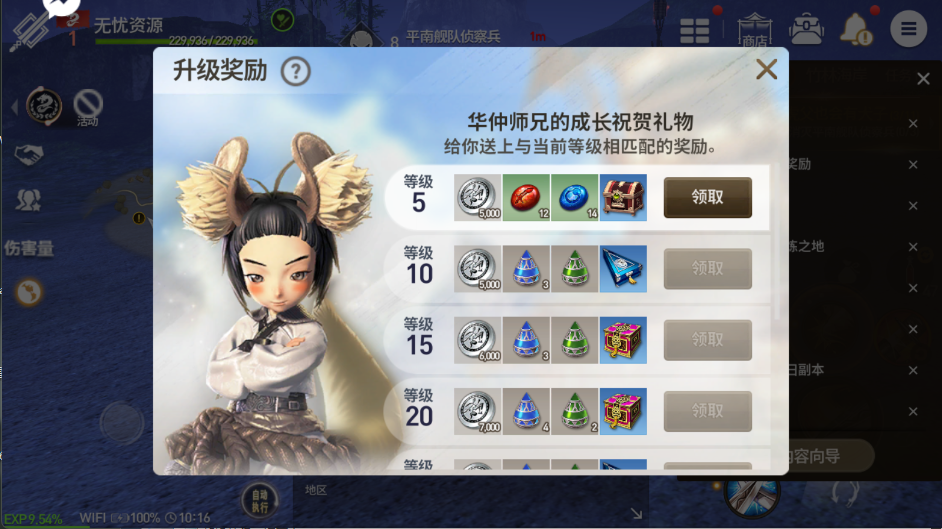Open the damage meter (伤害量)
Viewport: 942px width, 529px height.
tap(29, 248)
